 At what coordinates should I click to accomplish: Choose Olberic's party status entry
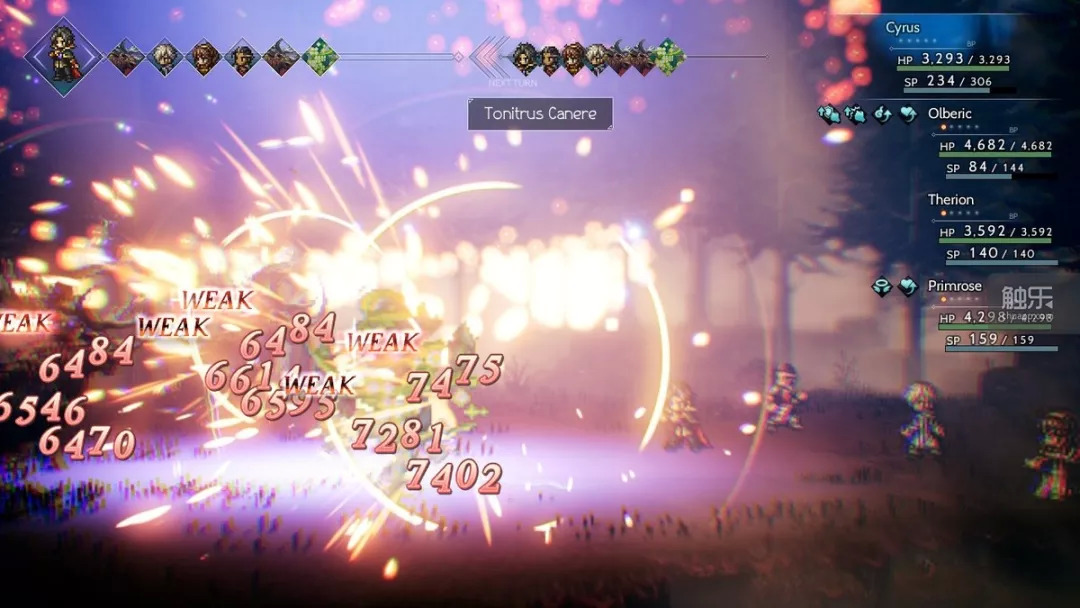pos(949,114)
